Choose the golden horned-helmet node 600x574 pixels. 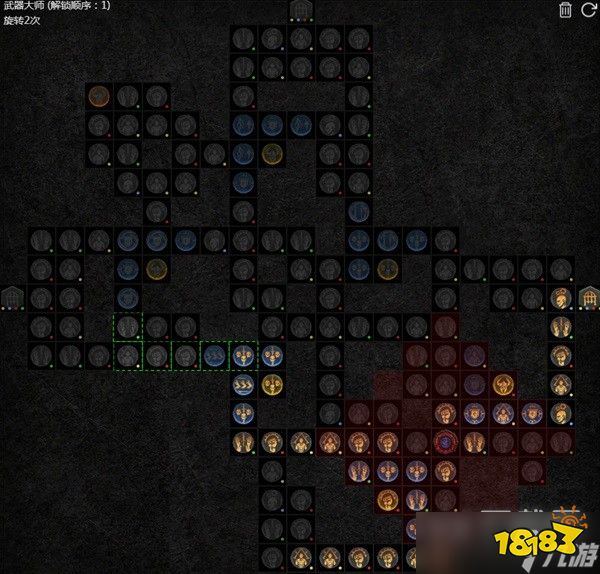[x=503, y=384]
